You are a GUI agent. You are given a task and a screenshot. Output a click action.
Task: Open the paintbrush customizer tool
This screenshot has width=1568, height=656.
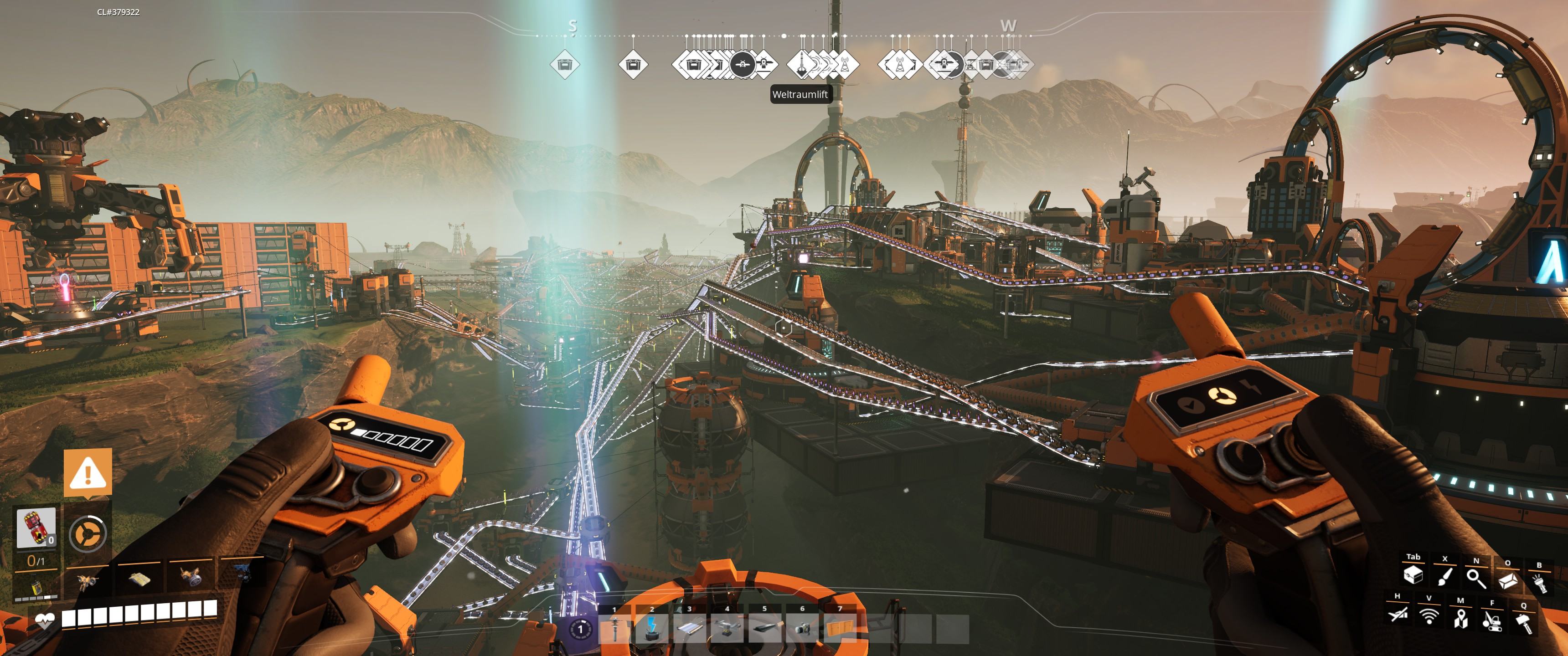(1444, 576)
